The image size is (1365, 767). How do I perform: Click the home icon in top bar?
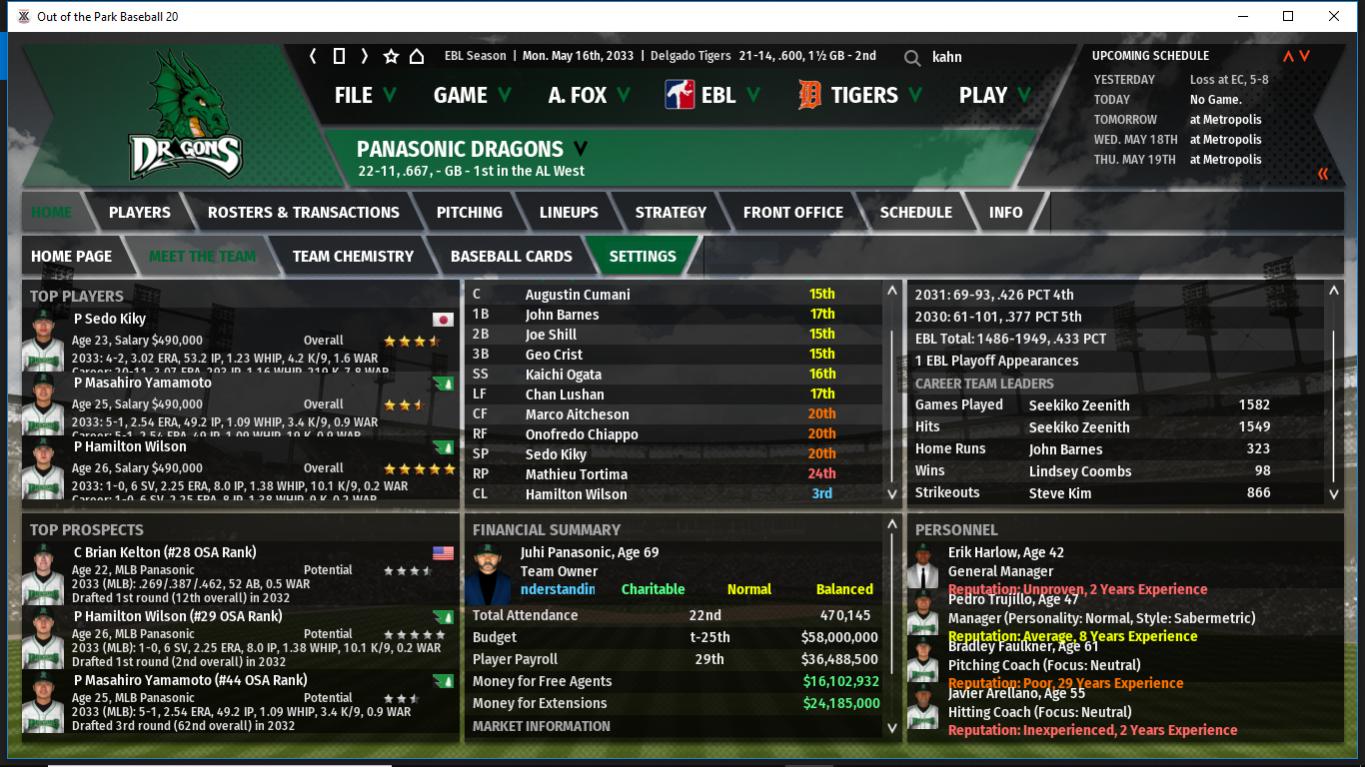[417, 56]
